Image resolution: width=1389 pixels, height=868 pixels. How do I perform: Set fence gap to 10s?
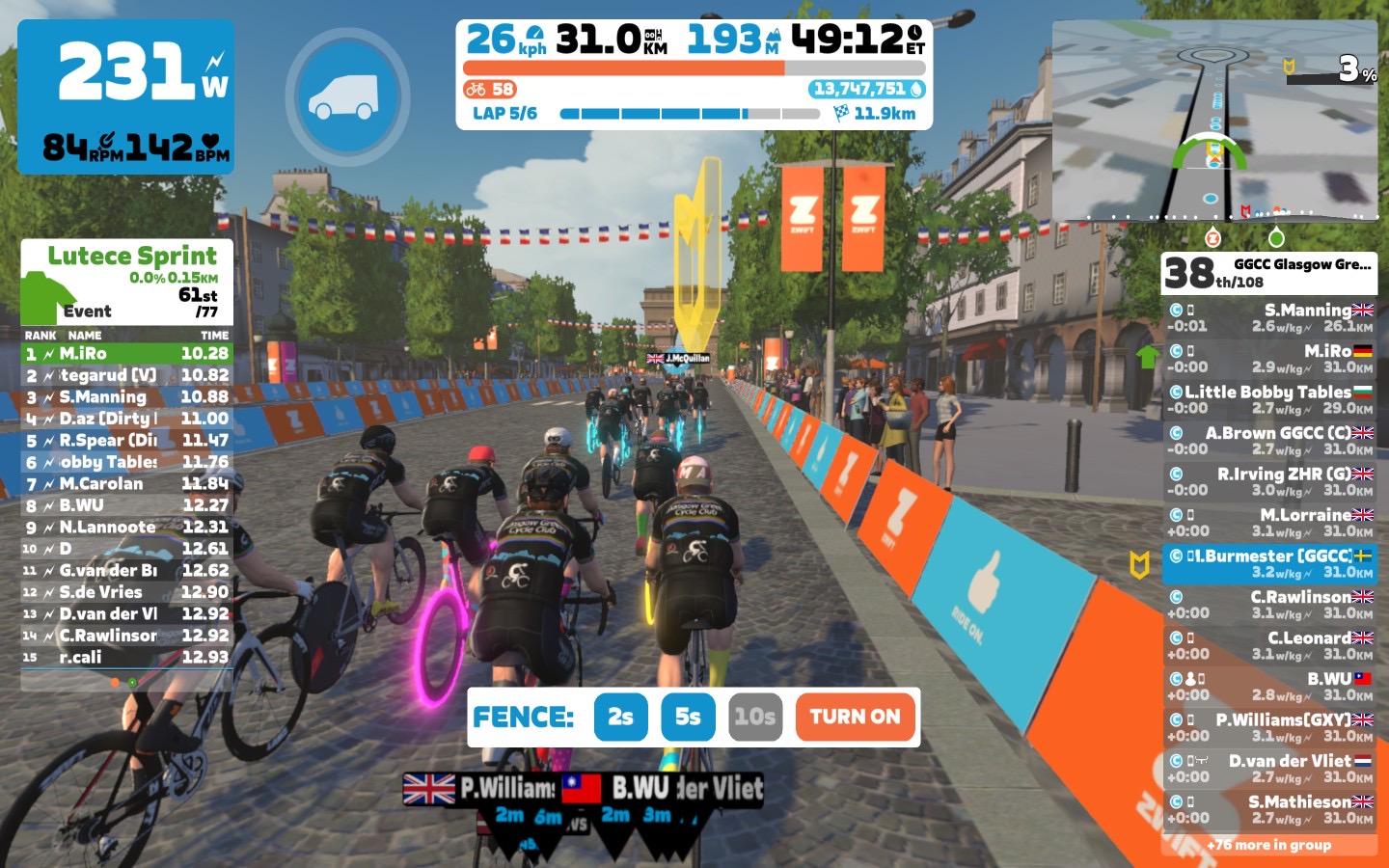point(754,717)
